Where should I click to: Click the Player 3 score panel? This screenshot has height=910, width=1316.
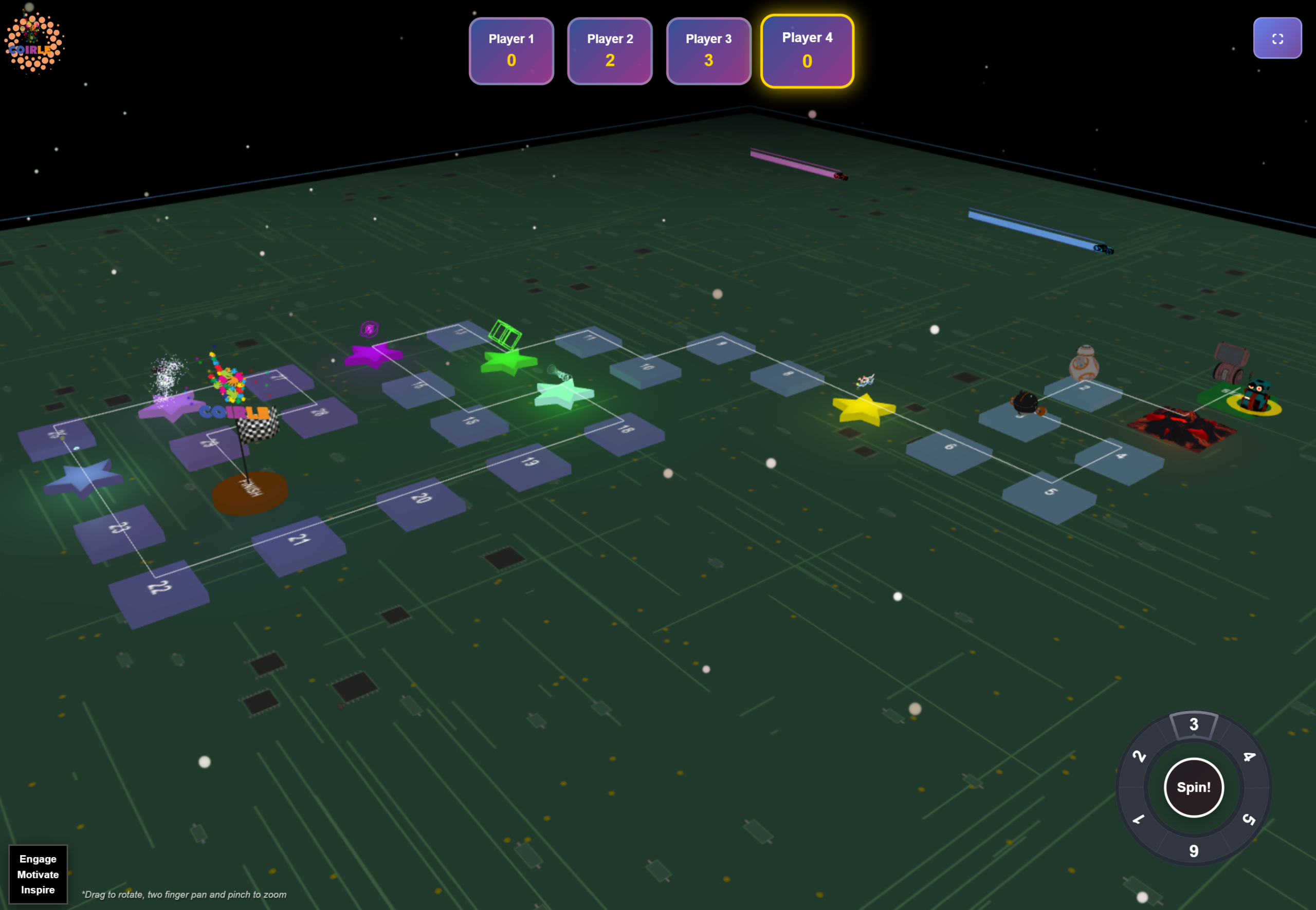[708, 51]
